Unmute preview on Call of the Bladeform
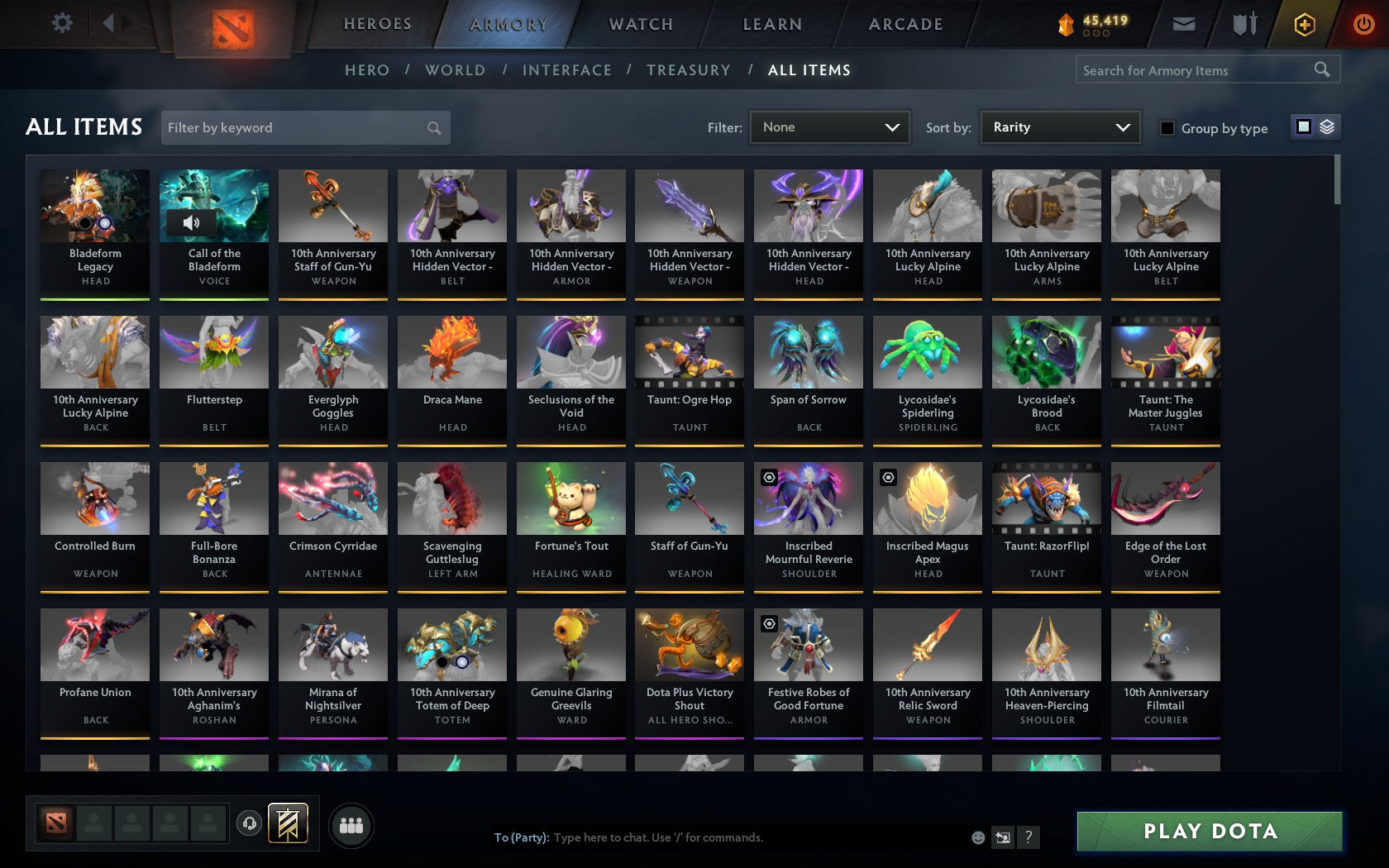This screenshot has height=868, width=1389. tap(192, 223)
